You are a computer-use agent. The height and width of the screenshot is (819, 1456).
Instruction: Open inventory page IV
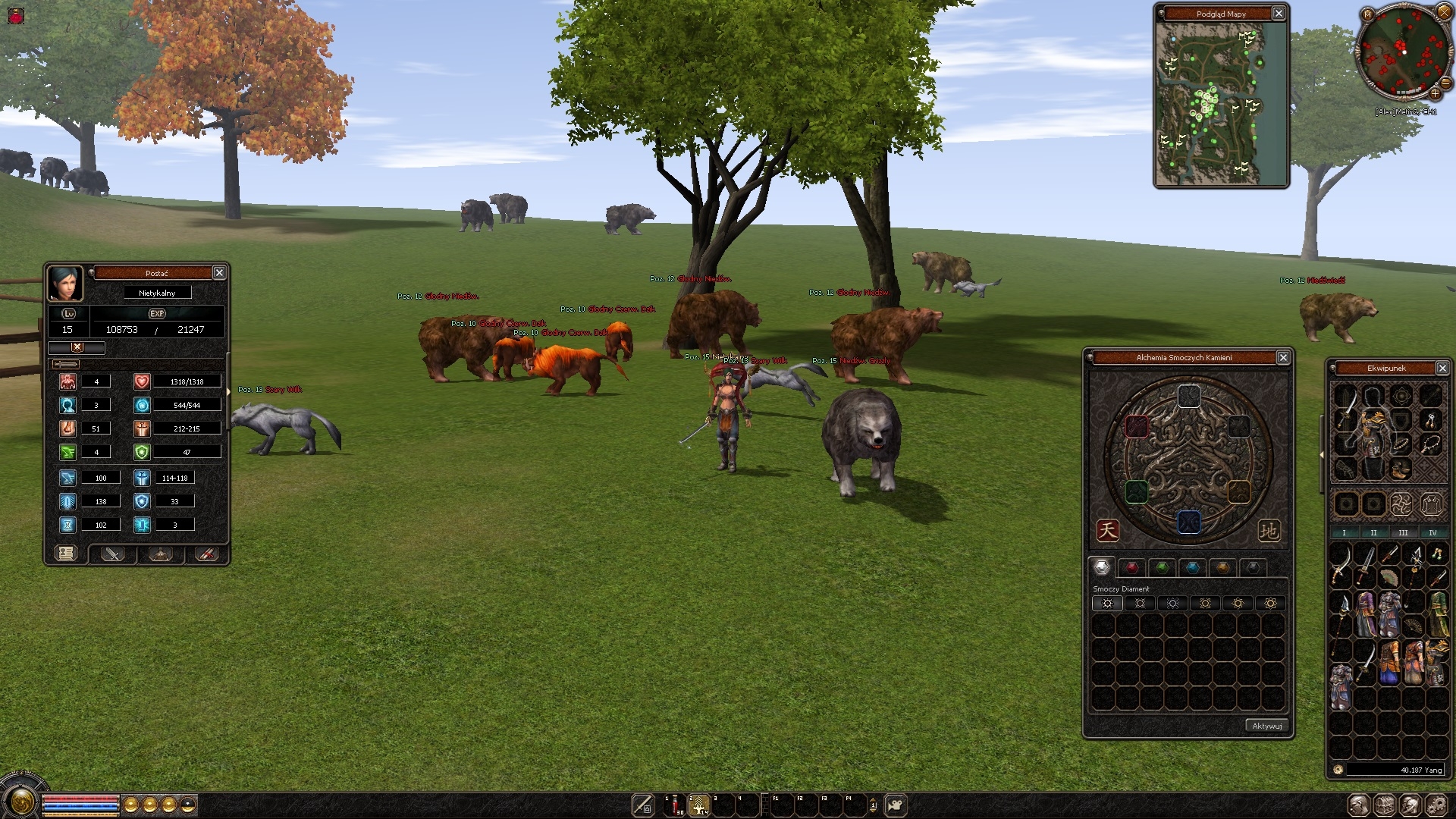click(x=1432, y=532)
